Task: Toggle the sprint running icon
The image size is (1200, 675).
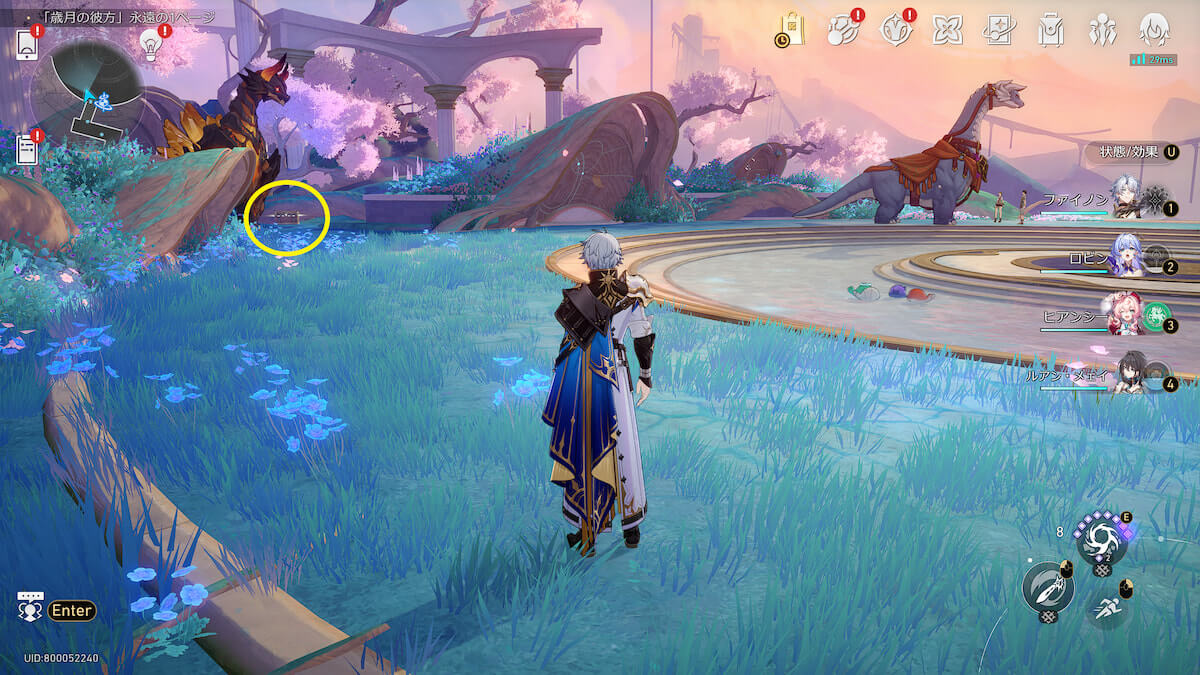Action: point(1107,605)
